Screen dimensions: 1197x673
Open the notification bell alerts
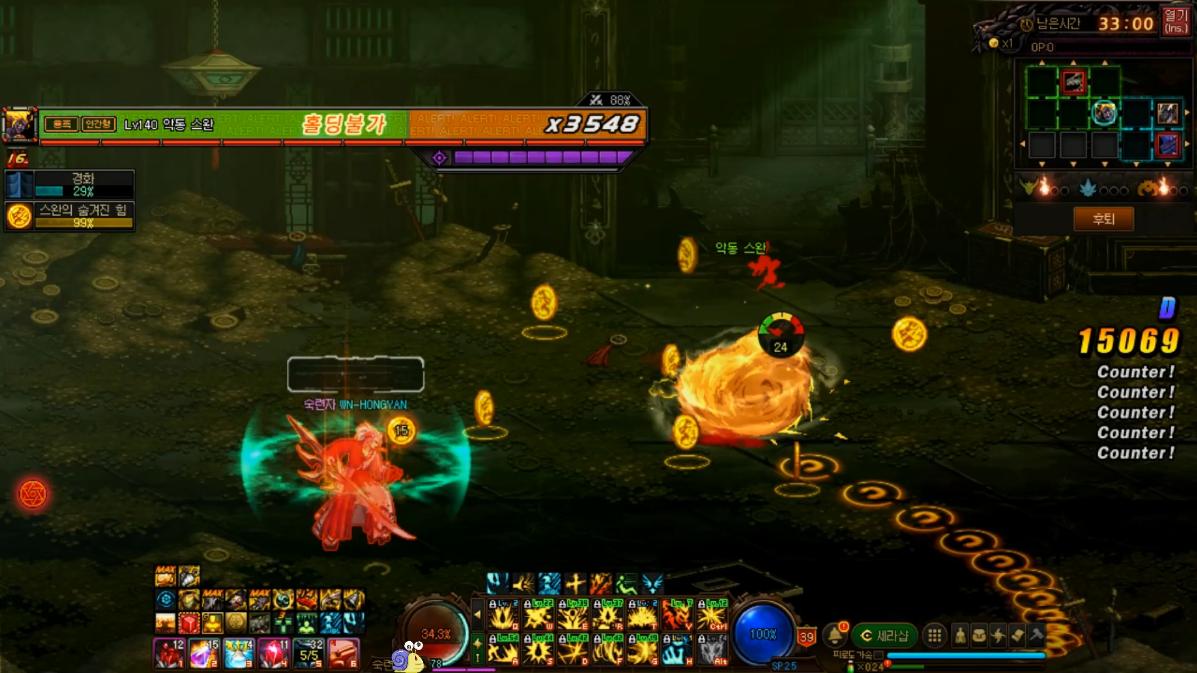[x=835, y=637]
